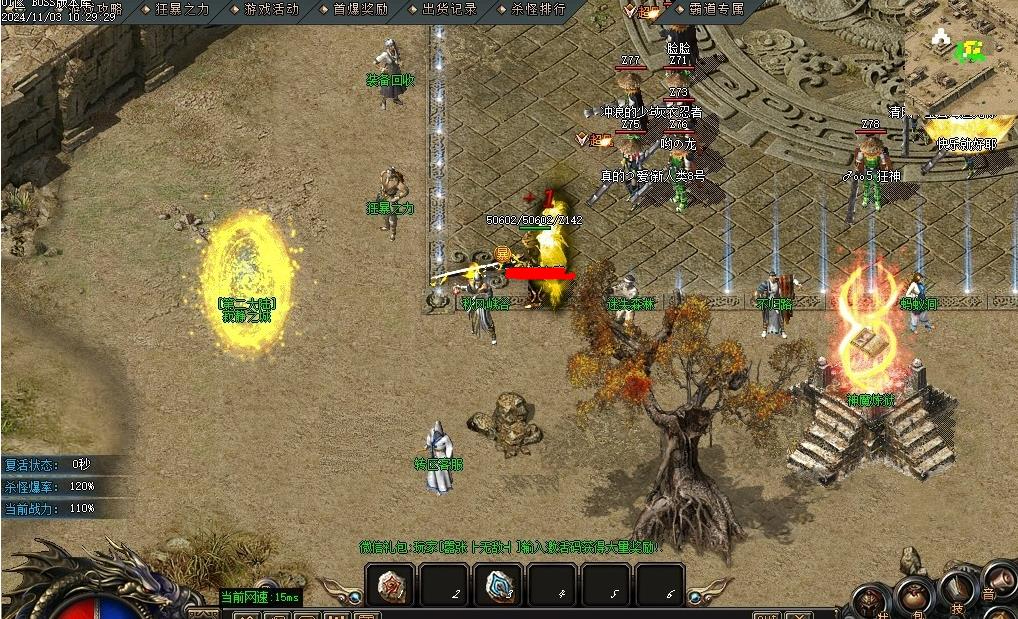The height and width of the screenshot is (619, 1018).
Task: Use the red rune stone in hotbar slot one
Action: 390,586
